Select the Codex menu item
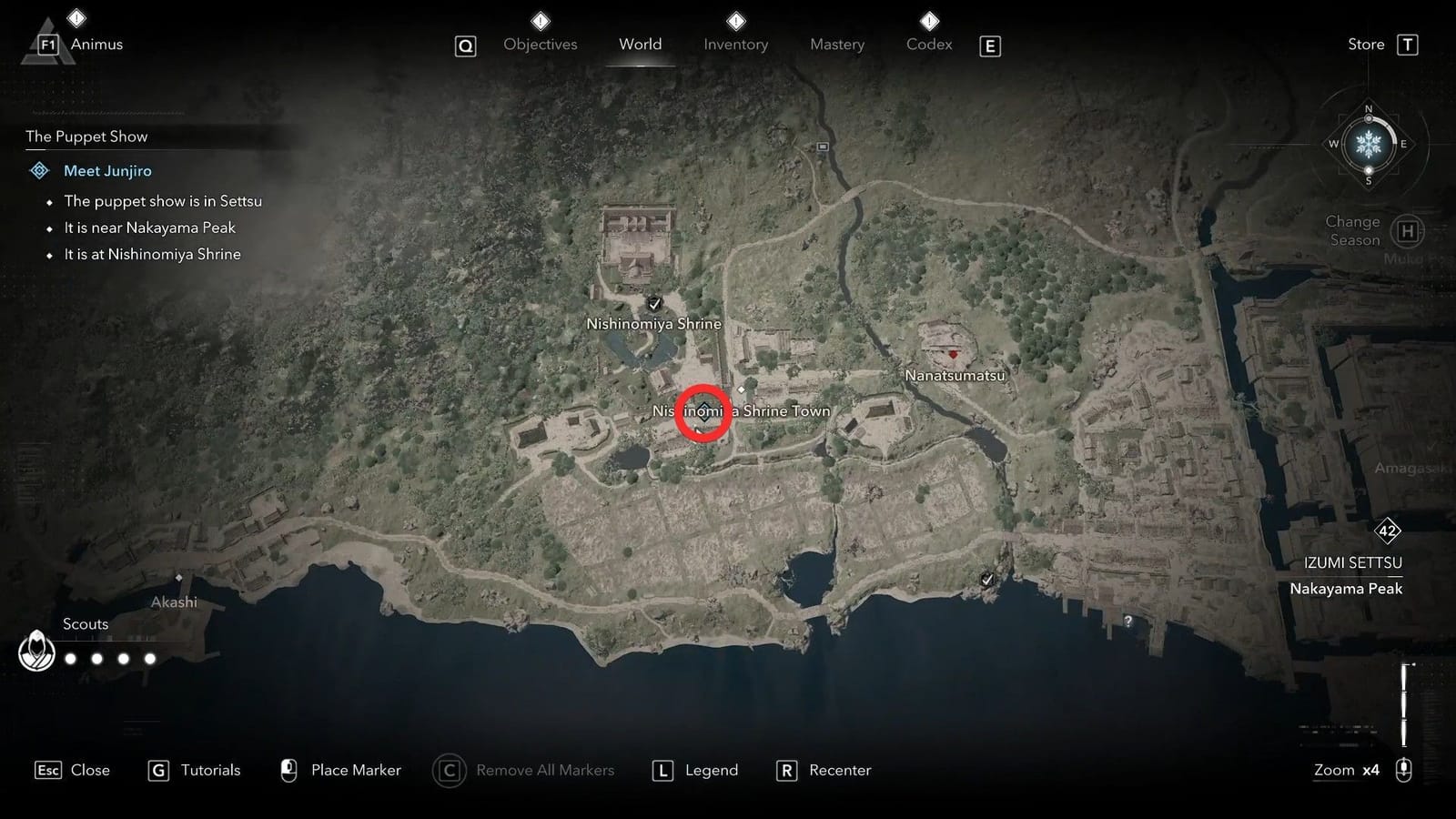This screenshot has height=819, width=1456. coord(928,44)
